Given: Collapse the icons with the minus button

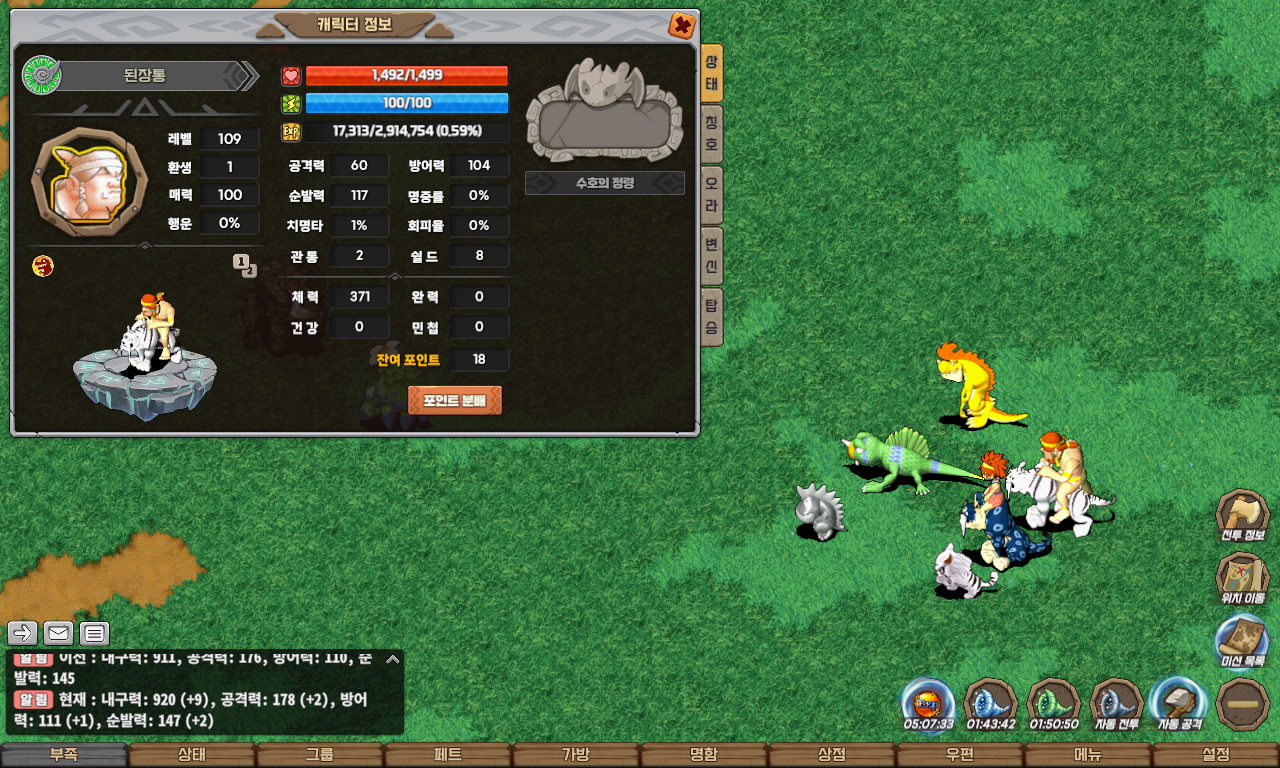Looking at the screenshot, I should coord(1242,703).
